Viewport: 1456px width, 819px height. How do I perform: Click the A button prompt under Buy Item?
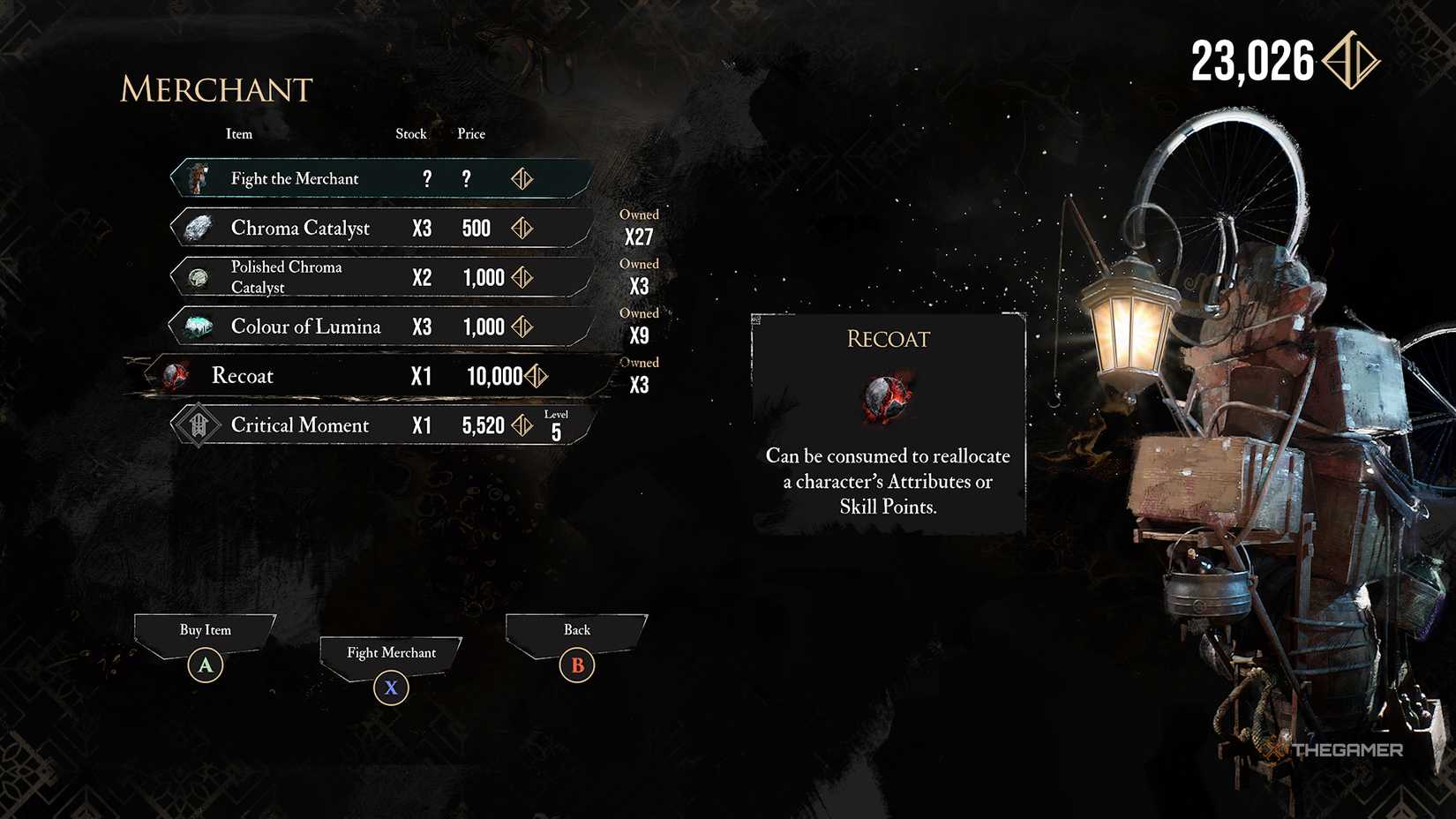[x=206, y=665]
